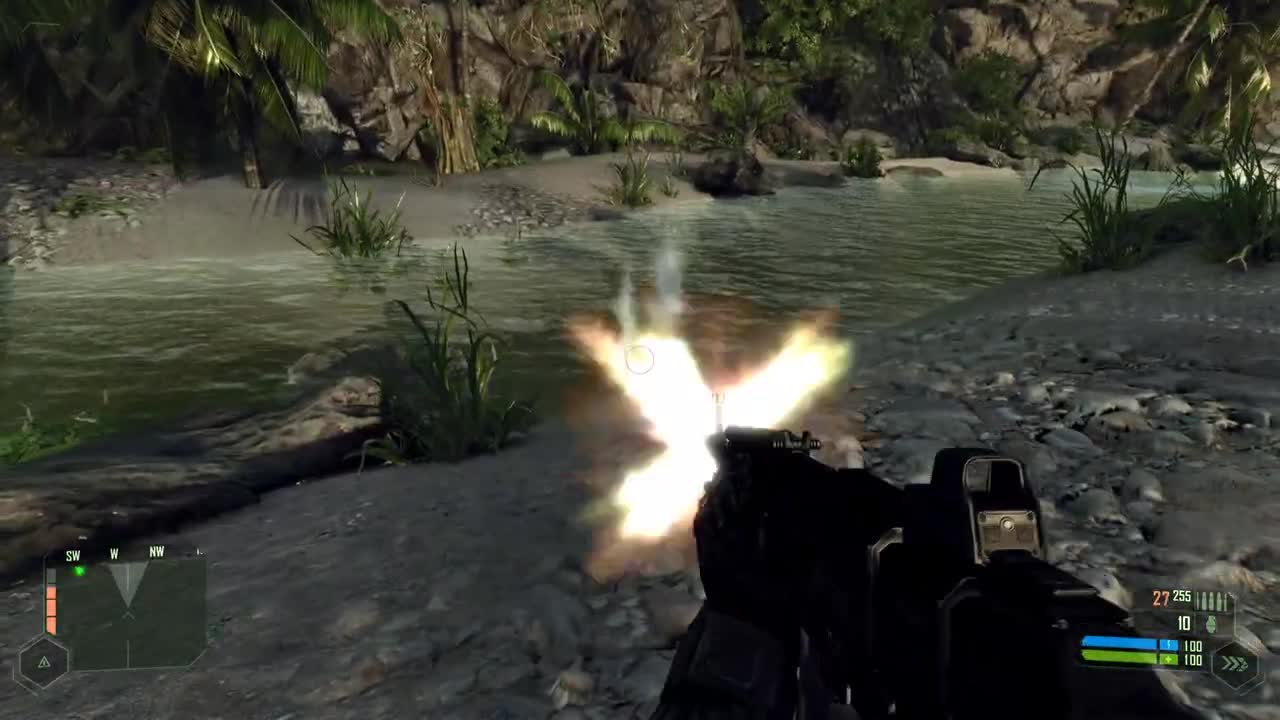Click the orange threat meter beside the minimap

[x=51, y=607]
